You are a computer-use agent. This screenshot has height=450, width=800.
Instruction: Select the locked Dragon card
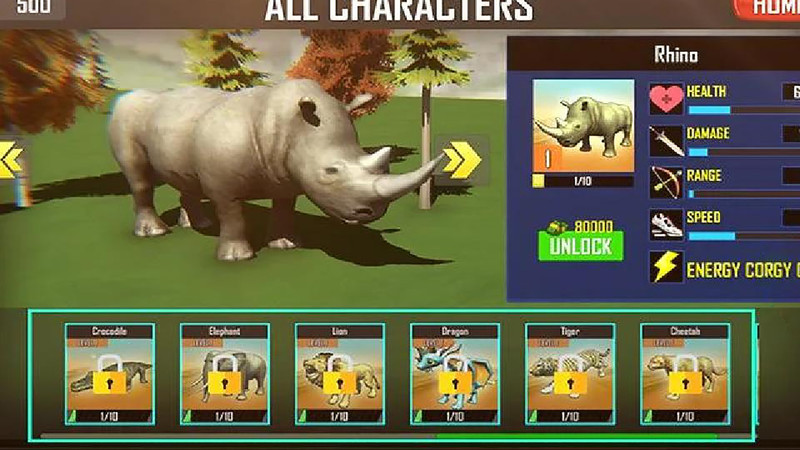[x=455, y=374]
